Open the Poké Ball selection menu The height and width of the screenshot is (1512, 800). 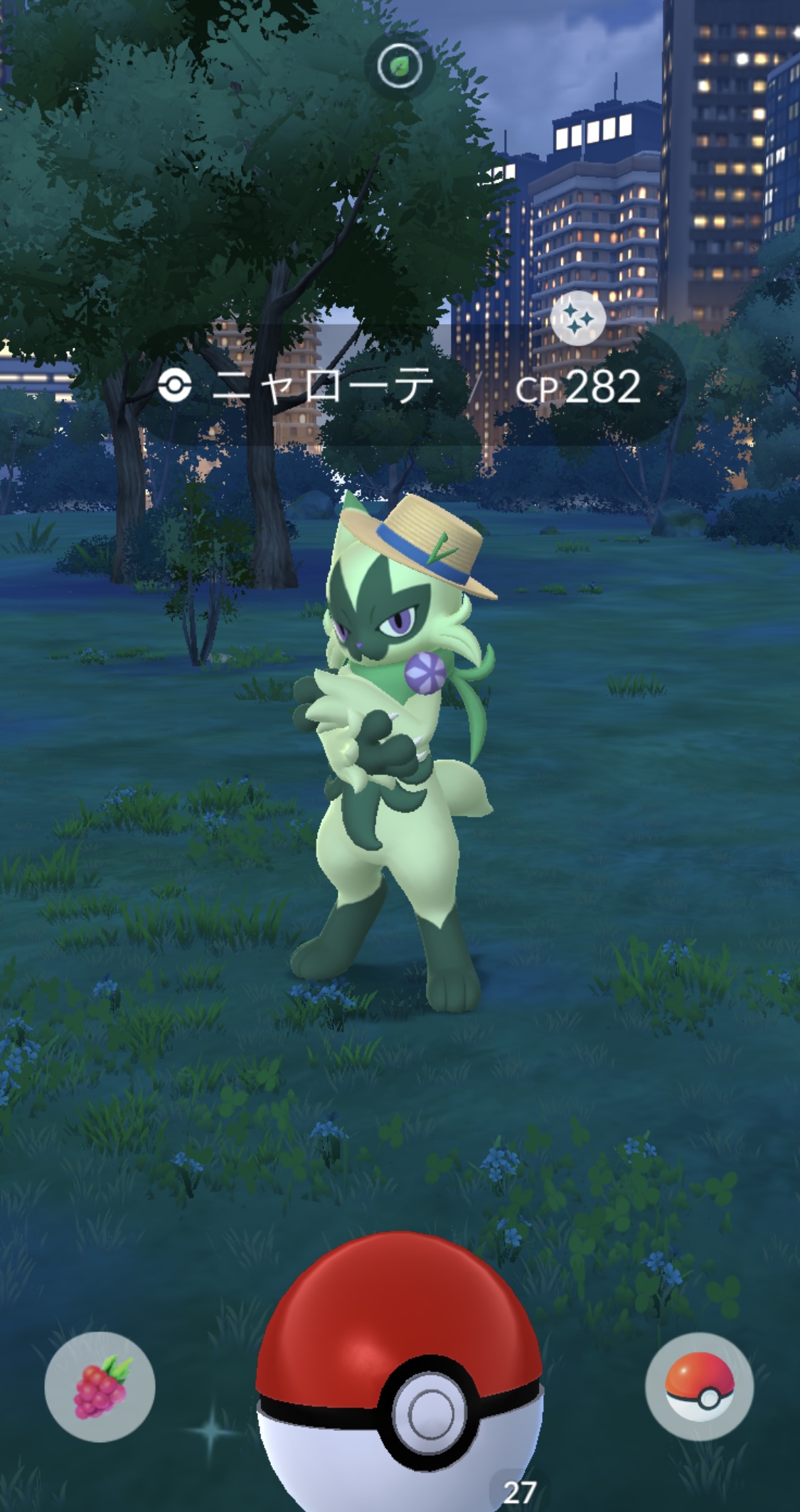pyautogui.click(x=699, y=1386)
